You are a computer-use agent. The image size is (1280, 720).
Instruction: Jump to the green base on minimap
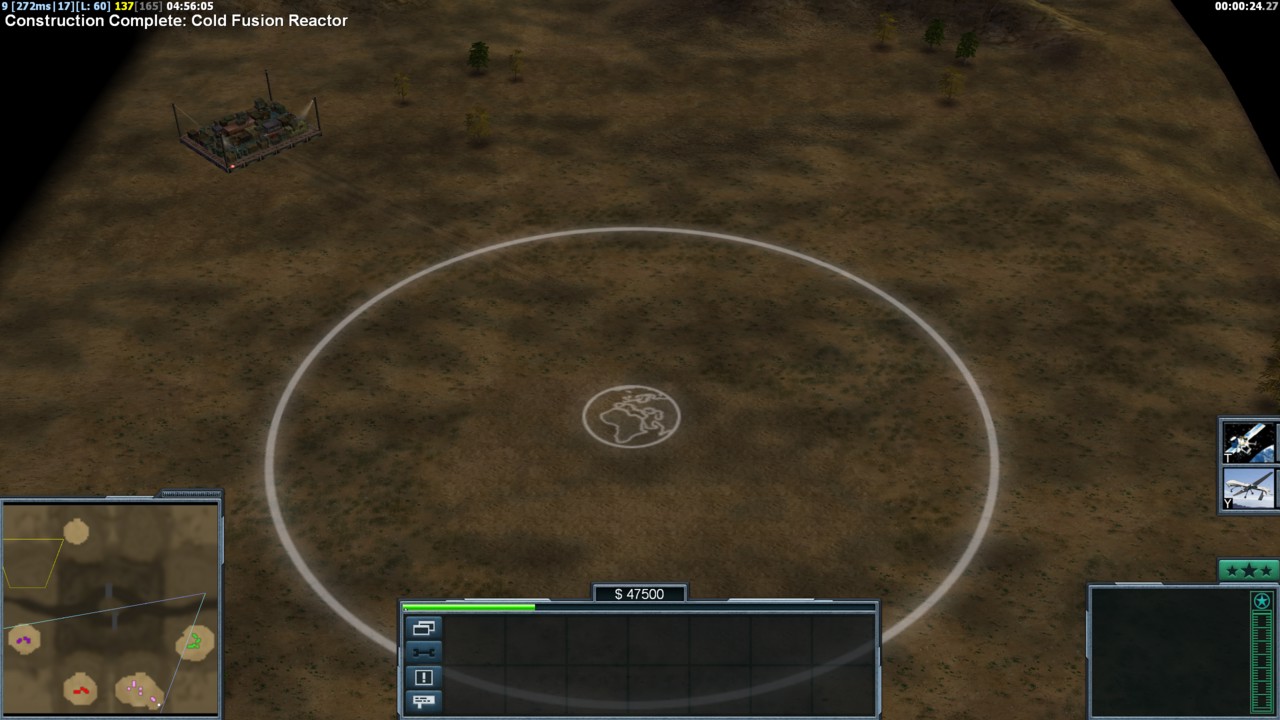(x=195, y=641)
